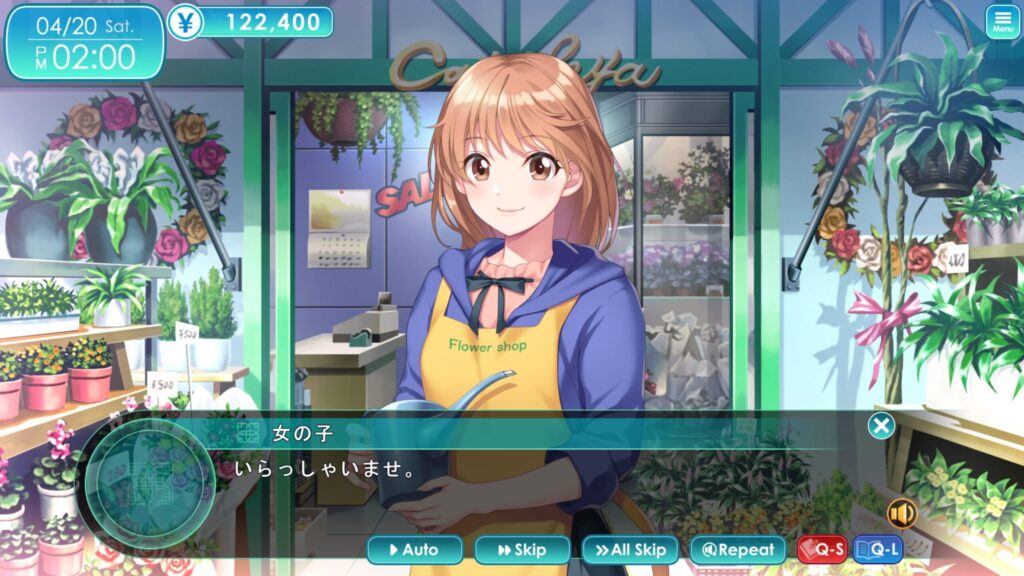The width and height of the screenshot is (1024, 576).
Task: Hide the dialogue box with X
Action: click(881, 427)
